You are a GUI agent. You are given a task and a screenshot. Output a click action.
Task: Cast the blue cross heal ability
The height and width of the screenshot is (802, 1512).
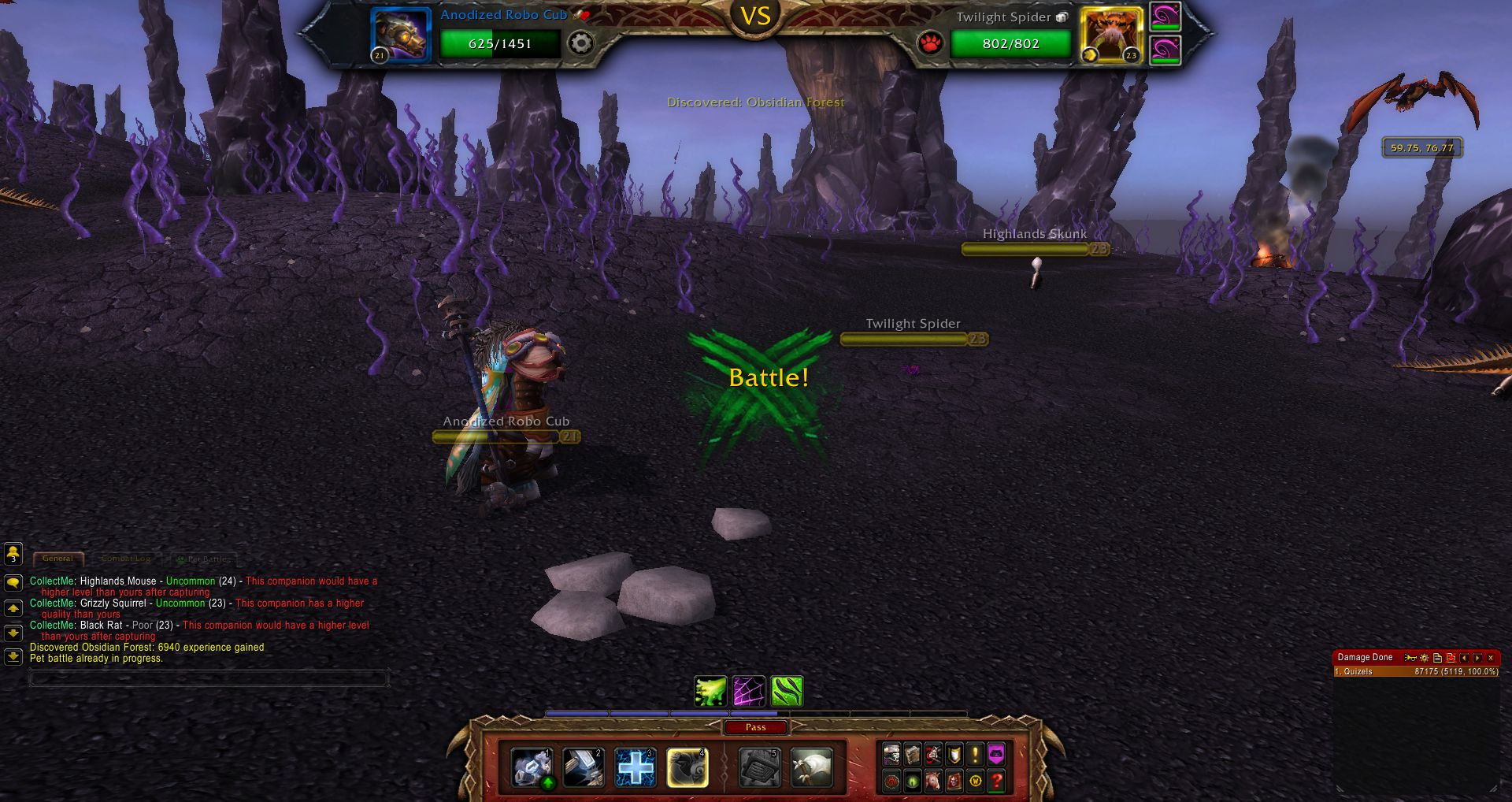coord(635,767)
